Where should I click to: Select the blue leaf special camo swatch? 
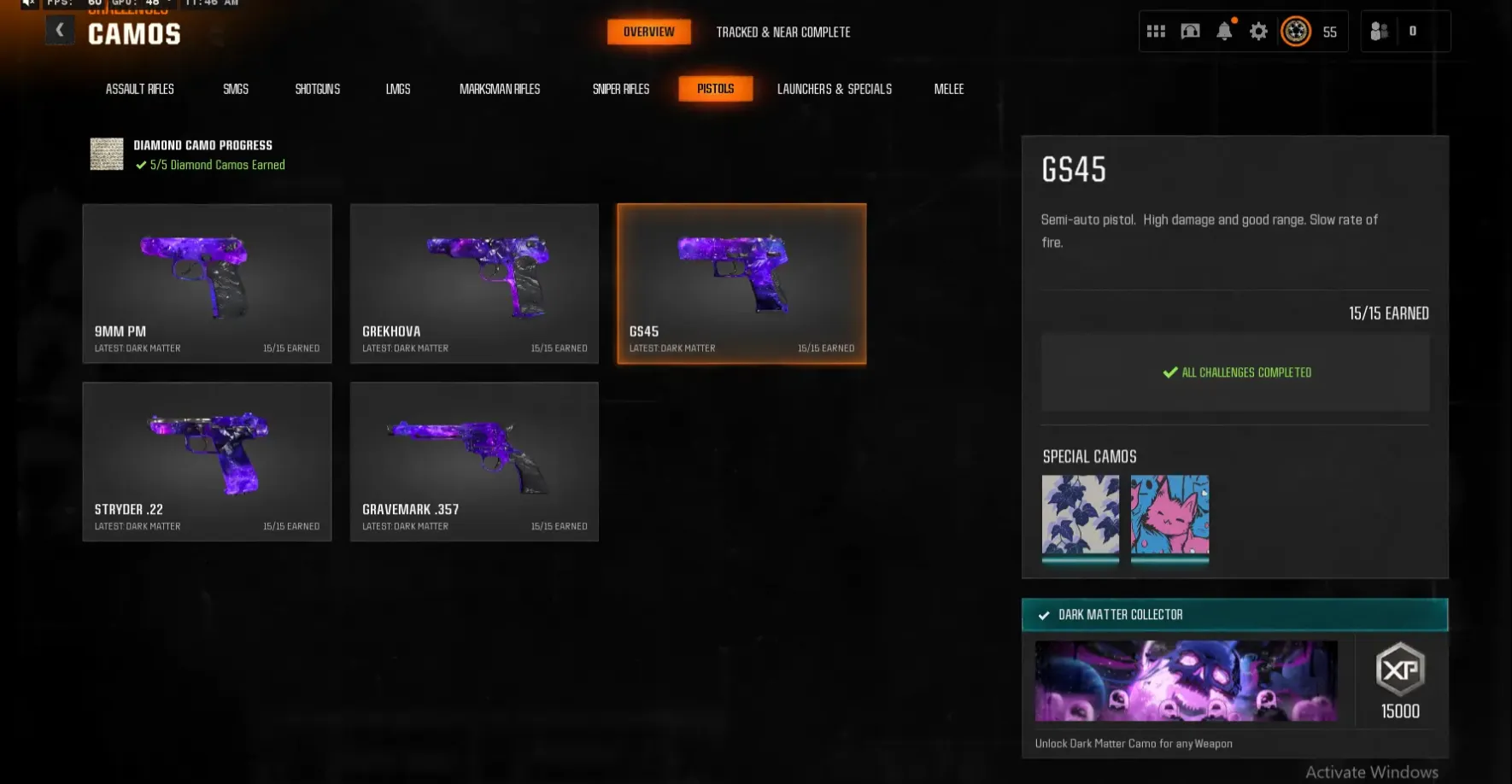pyautogui.click(x=1081, y=519)
